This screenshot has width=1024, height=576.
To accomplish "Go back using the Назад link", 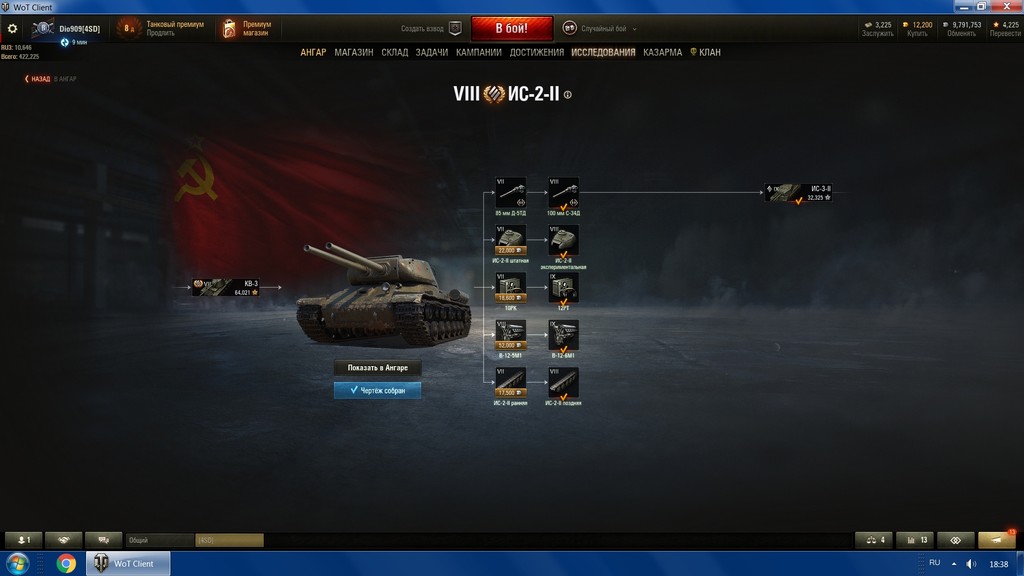I will click(x=38, y=78).
